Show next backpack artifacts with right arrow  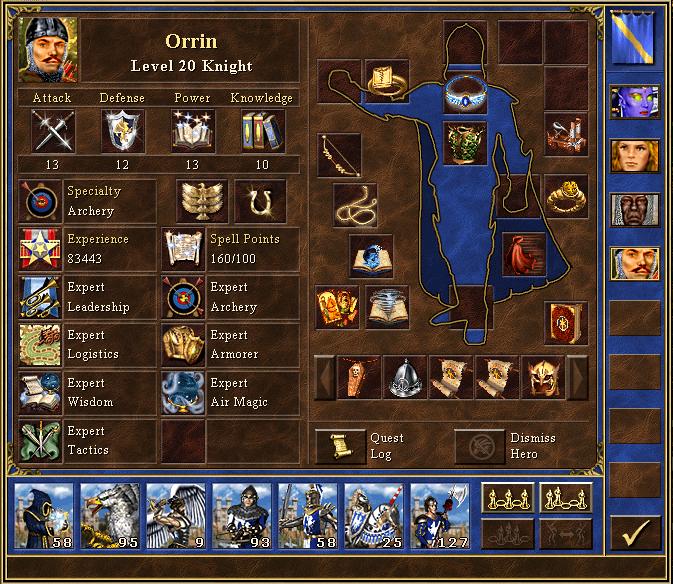click(x=577, y=378)
